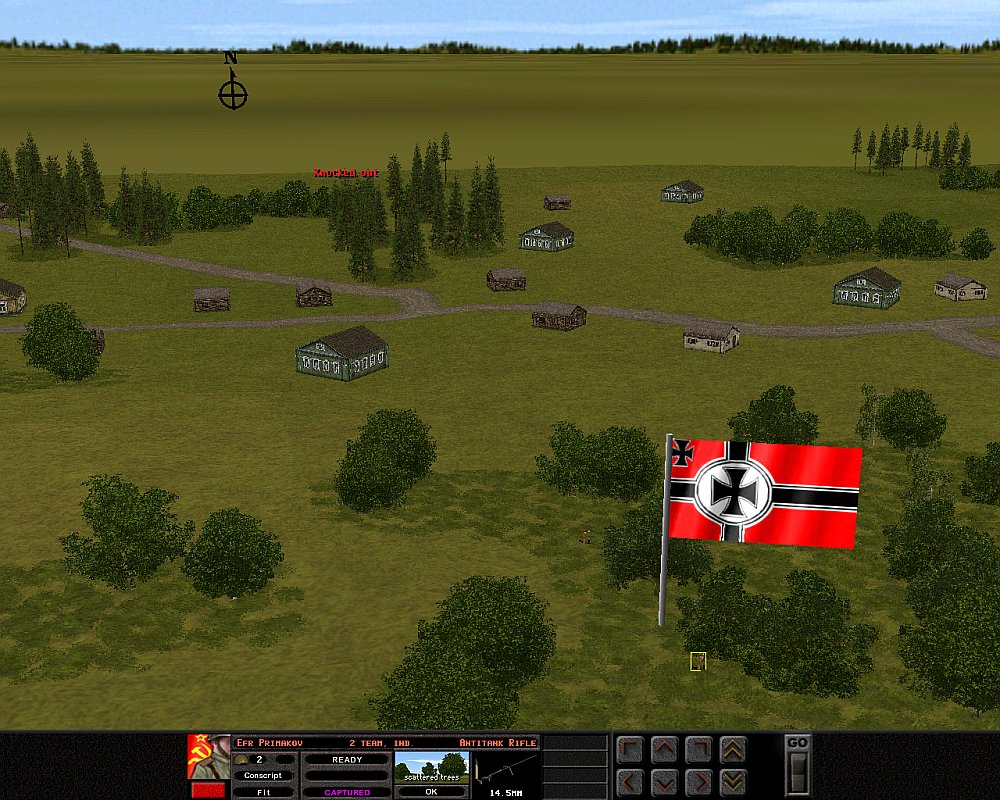1000x800 pixels.
Task: Select the antitank rifle weapon image
Action: click(506, 768)
